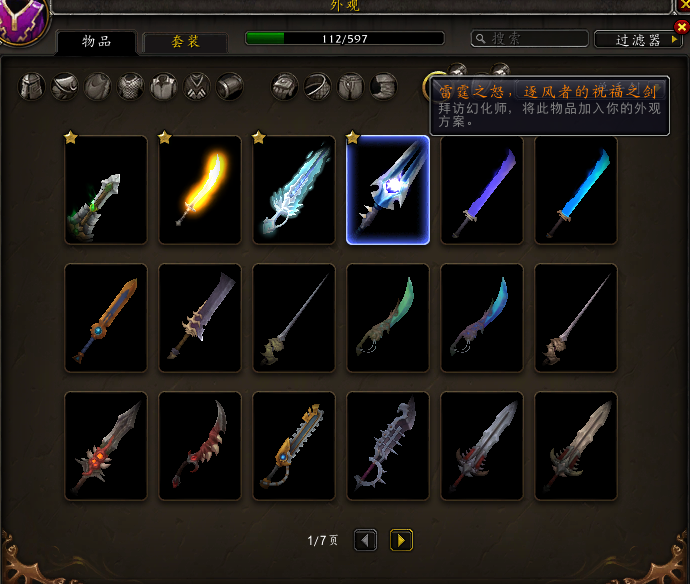This screenshot has height=584, width=690.
Task: Go to the next page of appearances
Action: [401, 540]
